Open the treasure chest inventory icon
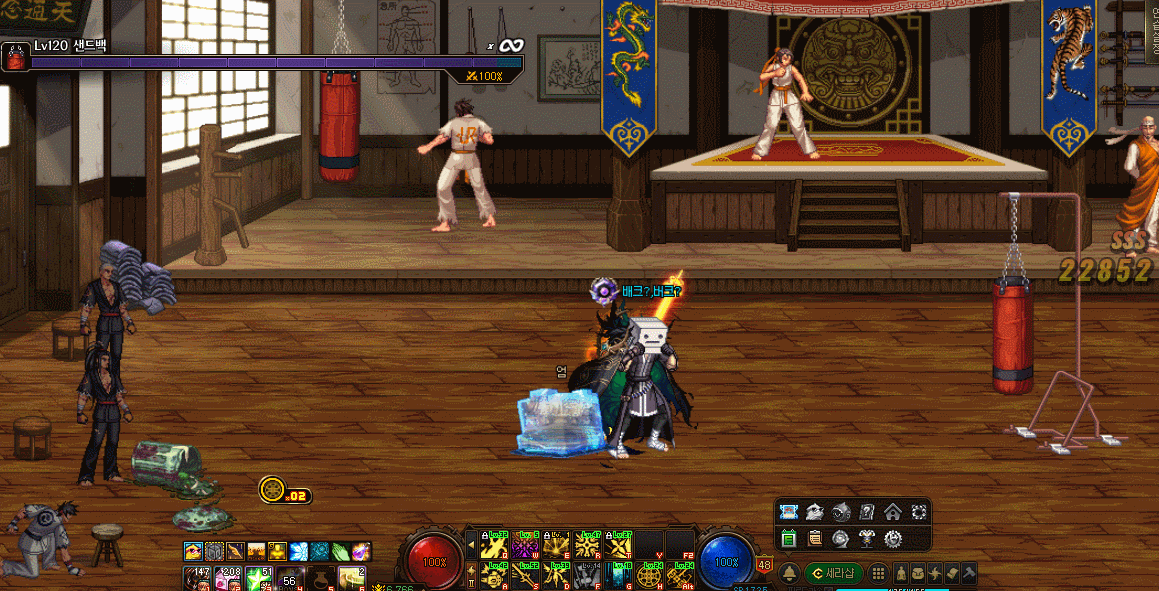Image resolution: width=1159 pixels, height=591 pixels. coord(918,573)
